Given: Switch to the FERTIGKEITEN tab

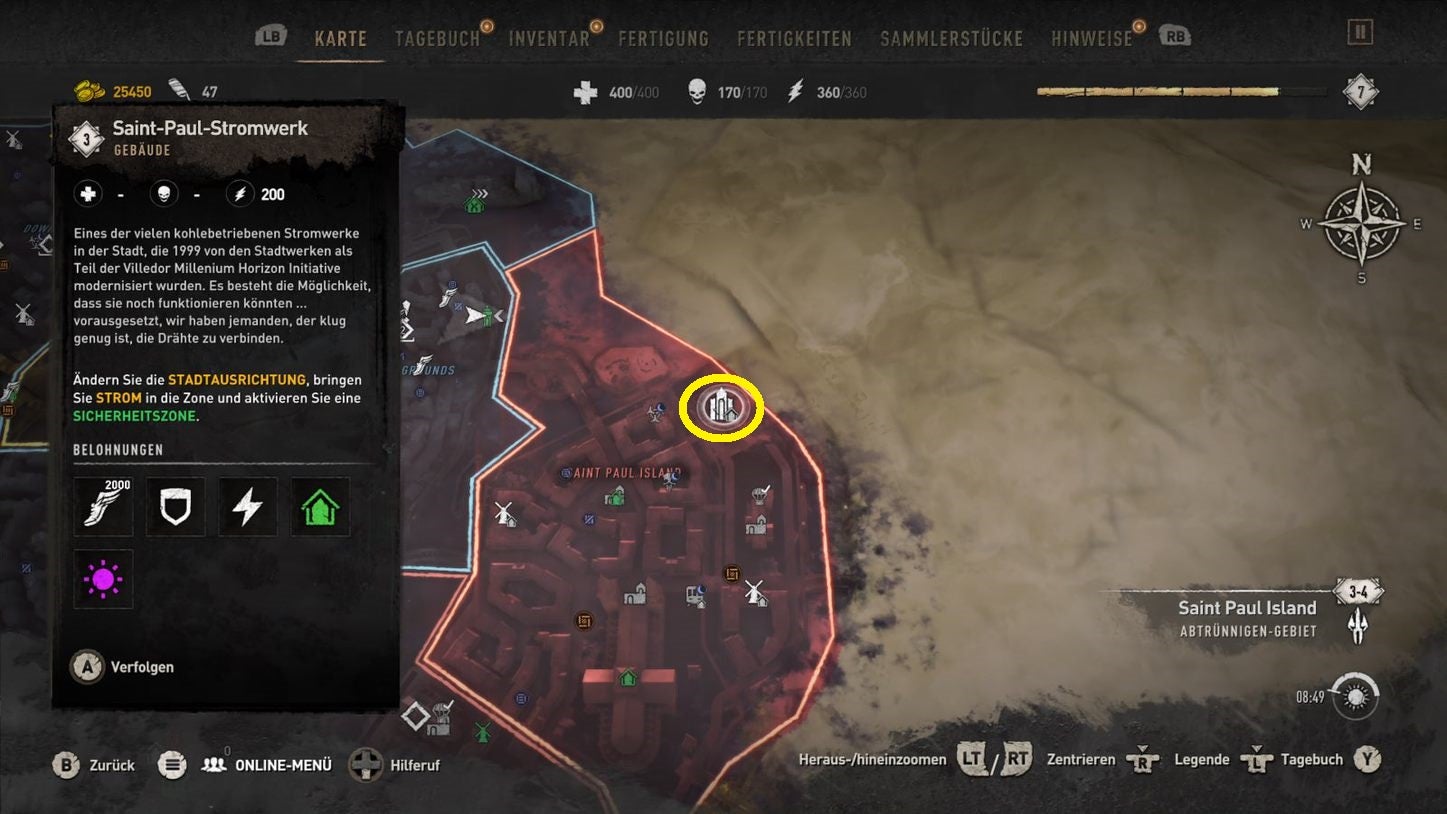Looking at the screenshot, I should (793, 38).
